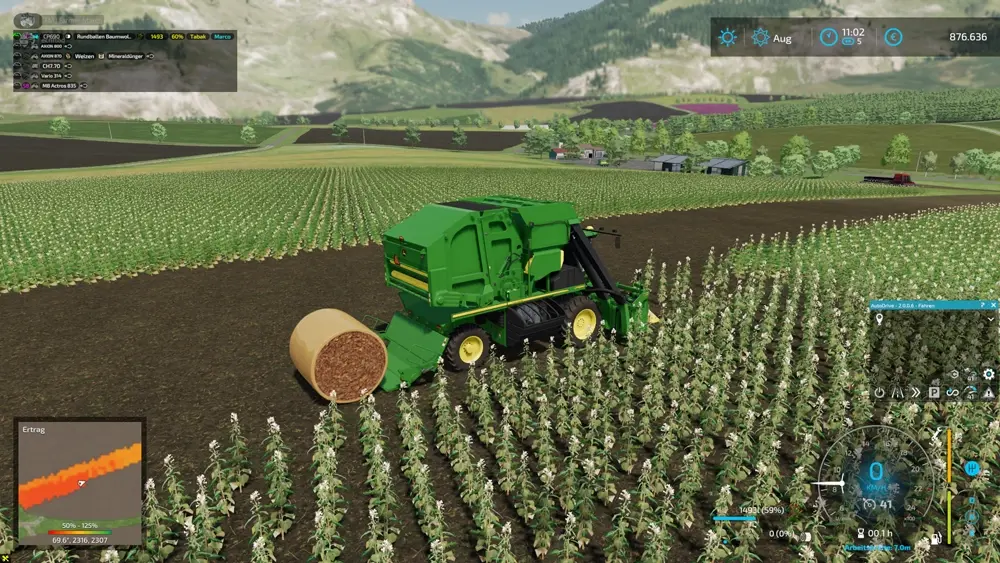Click the euro money icon
Screen dimensions: 1000x563
click(893, 37)
